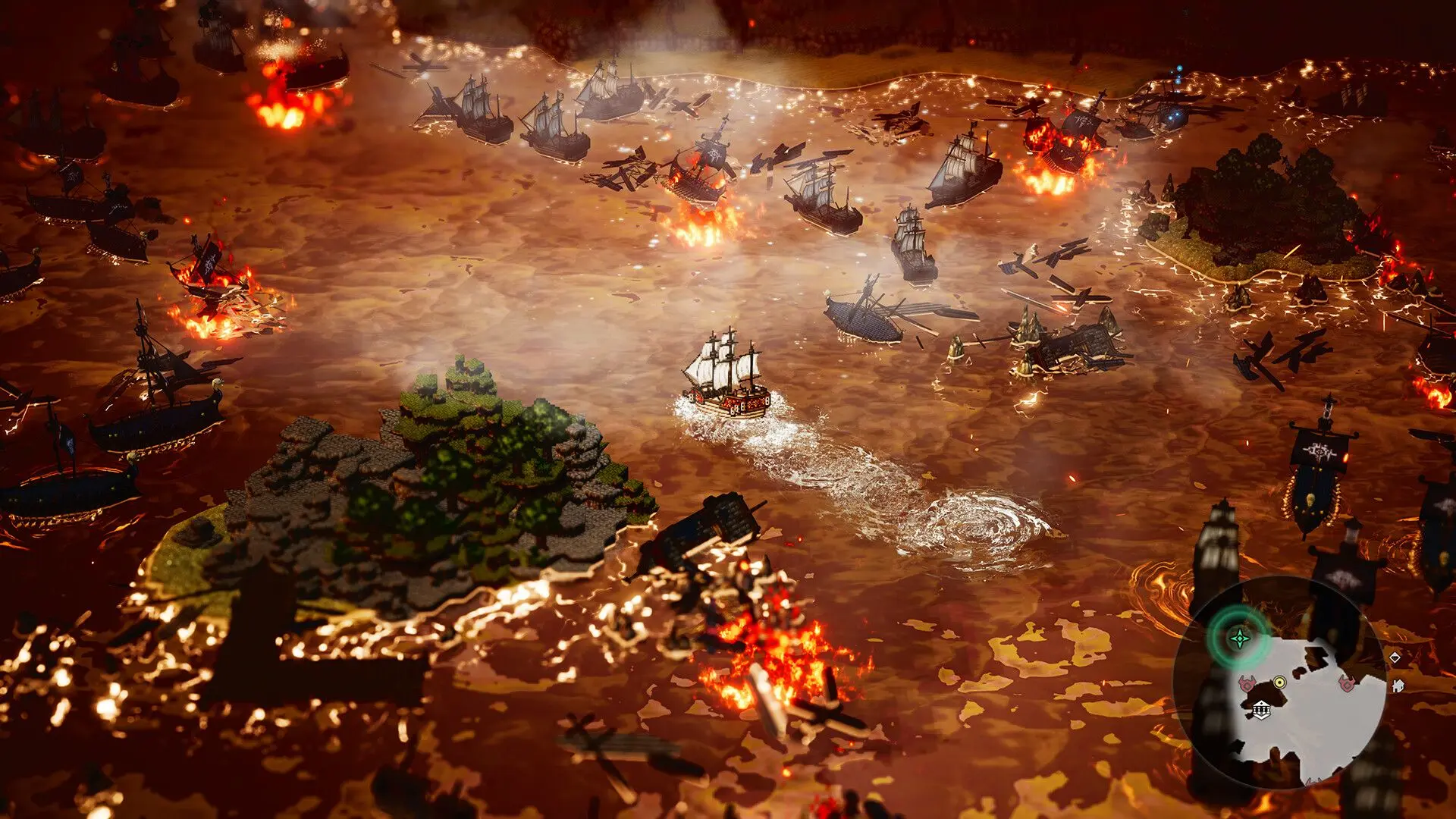The width and height of the screenshot is (1456, 819).
Task: Click the yellow coin objective marker on the minimap
Action: click(x=1280, y=682)
